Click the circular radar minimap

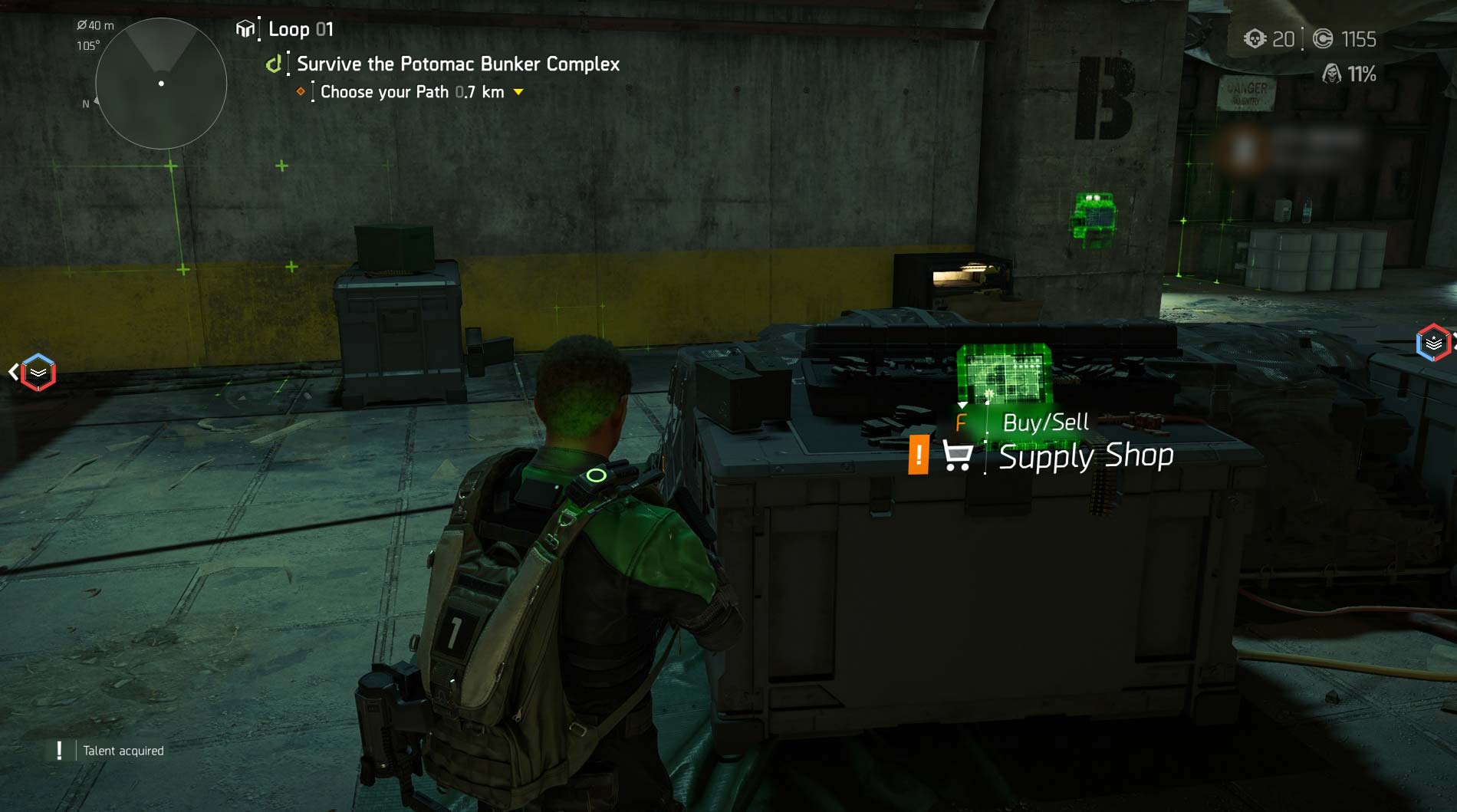[161, 84]
